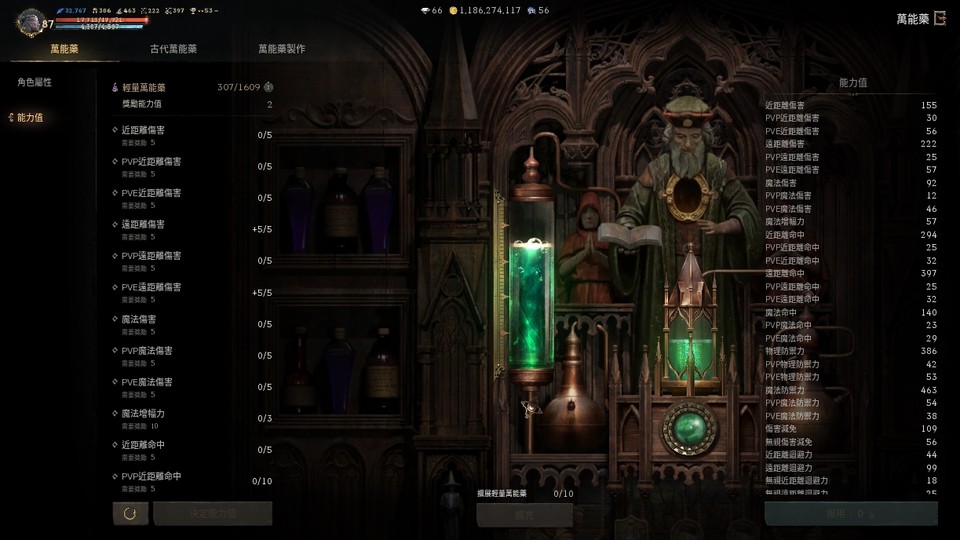Choose the PVE近距離傷害 stat row
Image resolution: width=960 pixels, height=540 pixels.
click(192, 197)
